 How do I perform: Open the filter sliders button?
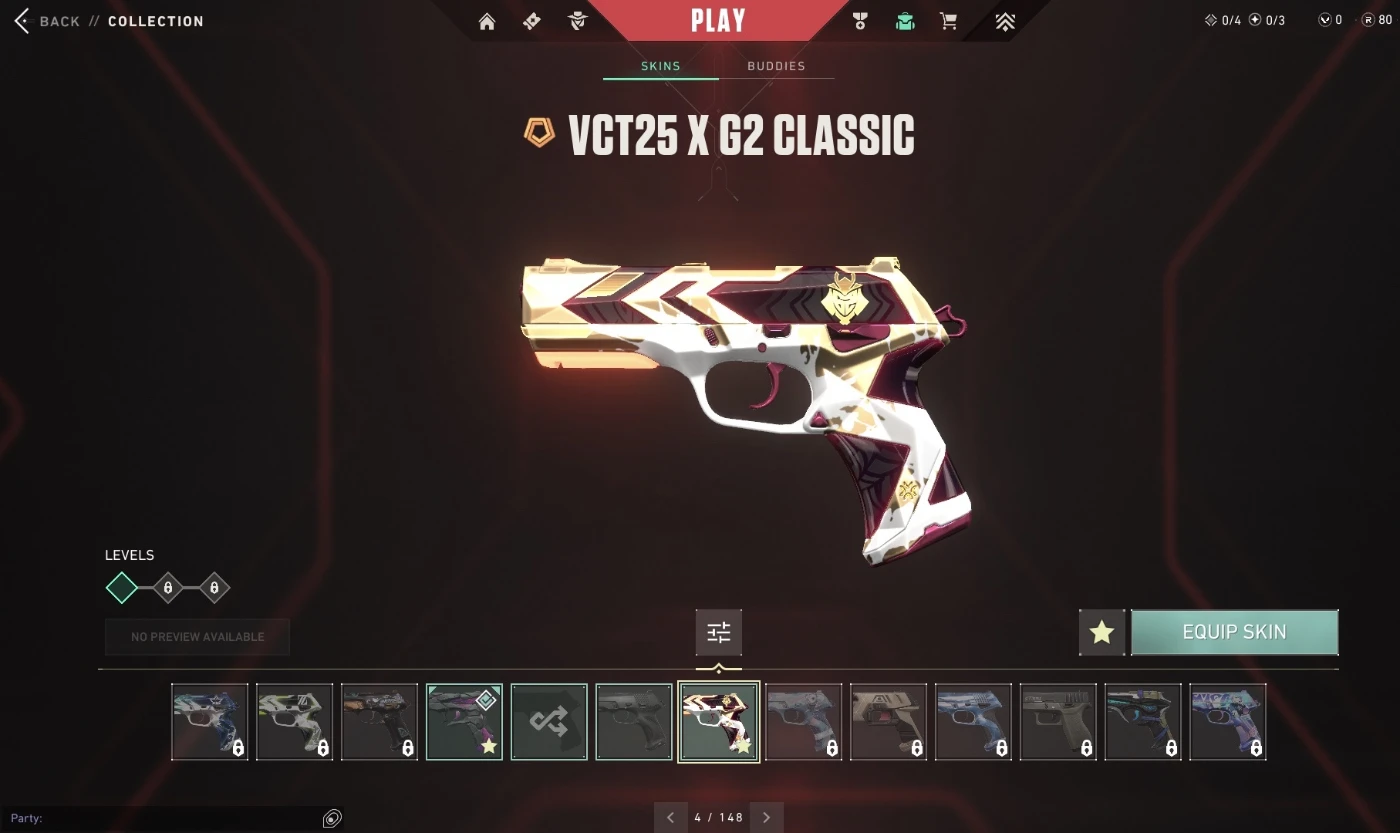(719, 632)
